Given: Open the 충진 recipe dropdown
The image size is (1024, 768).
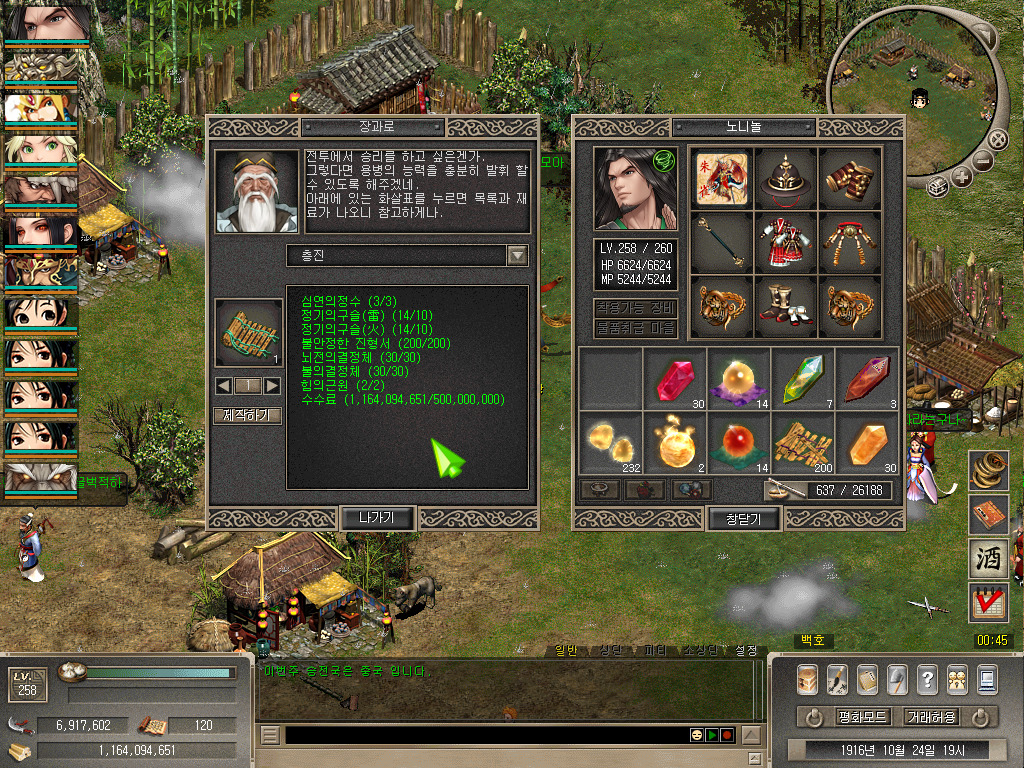Looking at the screenshot, I should (517, 256).
